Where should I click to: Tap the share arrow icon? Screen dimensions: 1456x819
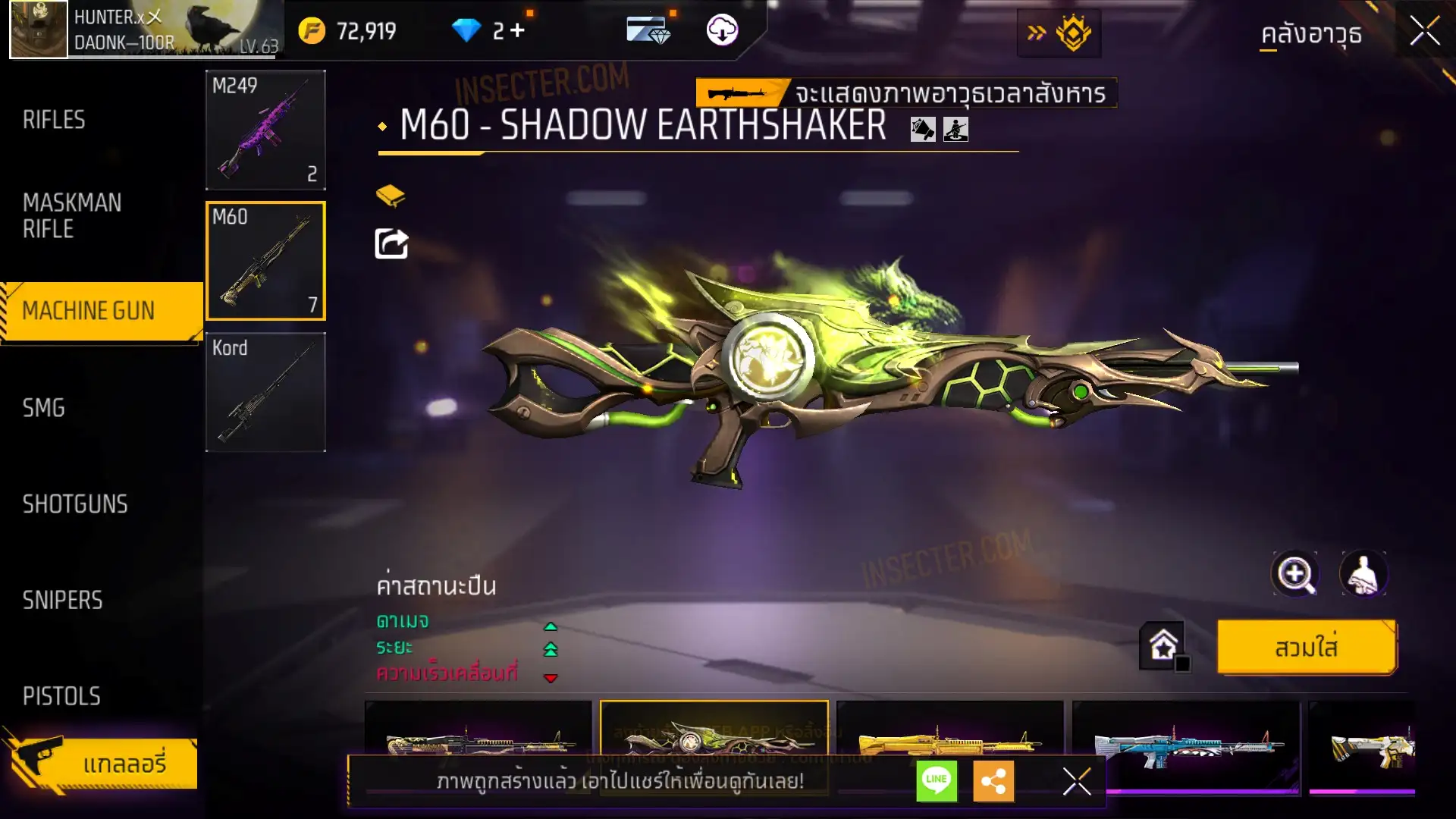(391, 244)
